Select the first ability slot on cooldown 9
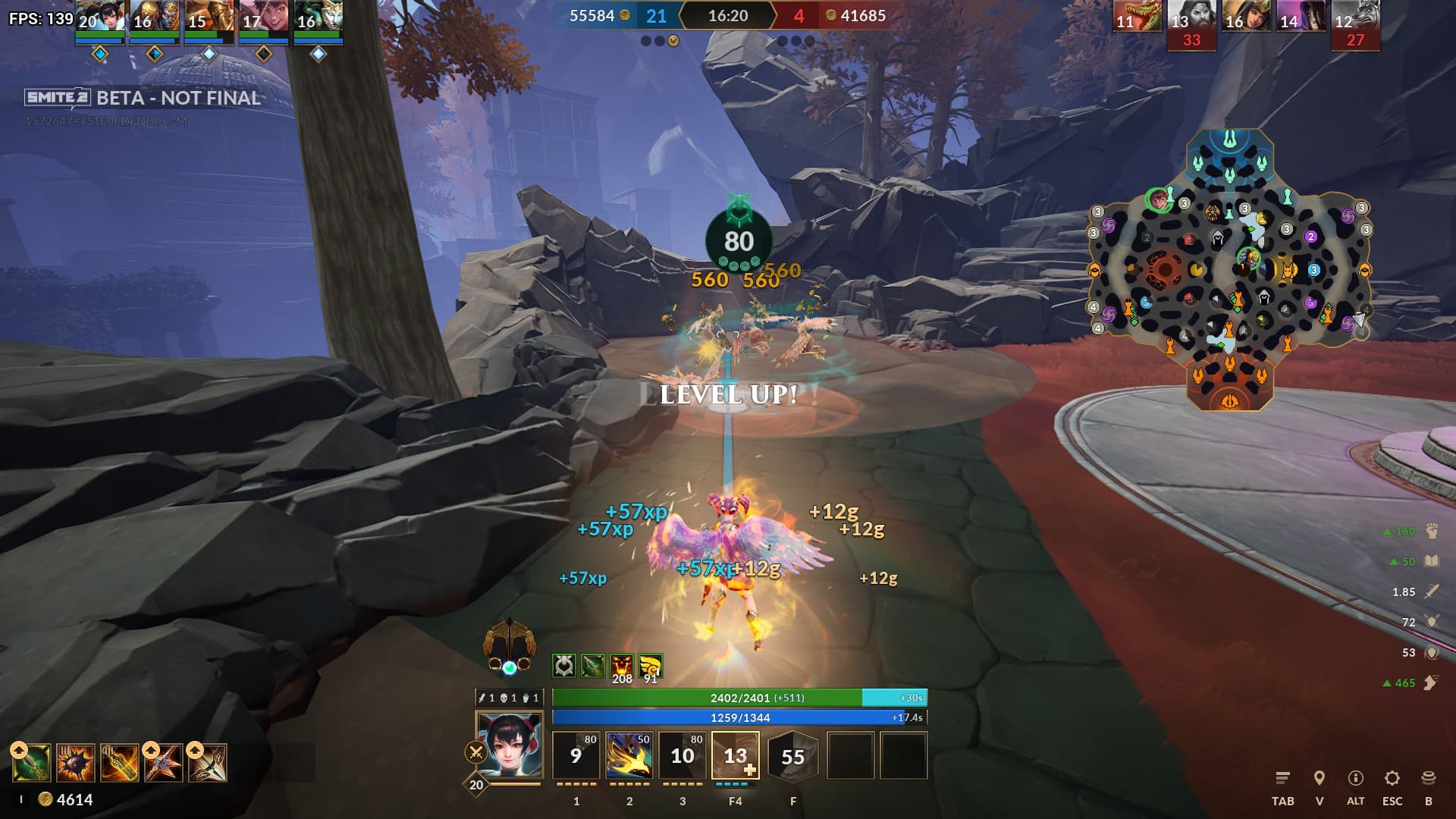The image size is (1456, 819). [576, 755]
